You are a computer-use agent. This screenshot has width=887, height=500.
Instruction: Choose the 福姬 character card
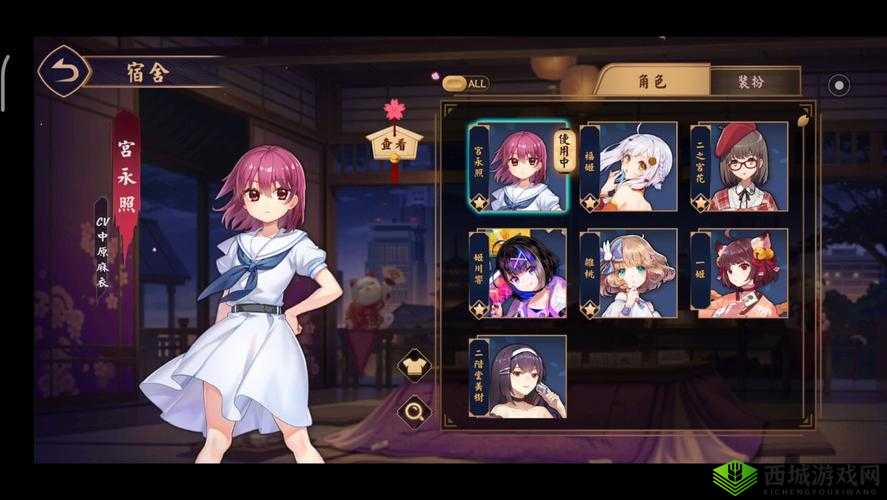(628, 167)
